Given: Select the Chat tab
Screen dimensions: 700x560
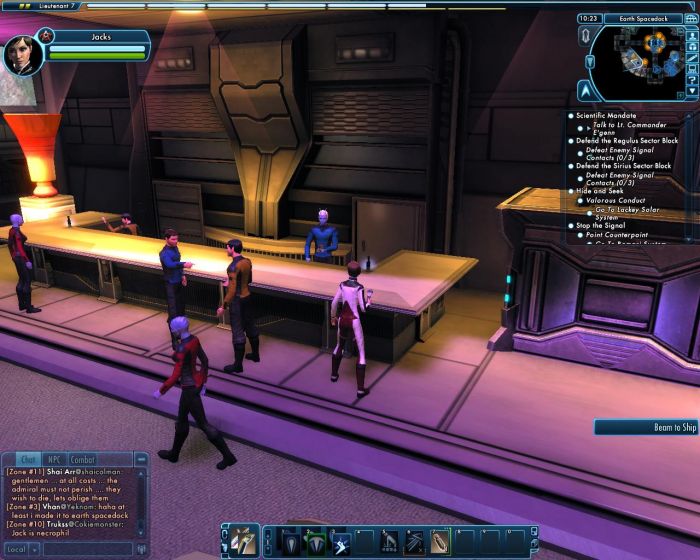Looking at the screenshot, I should point(28,460).
